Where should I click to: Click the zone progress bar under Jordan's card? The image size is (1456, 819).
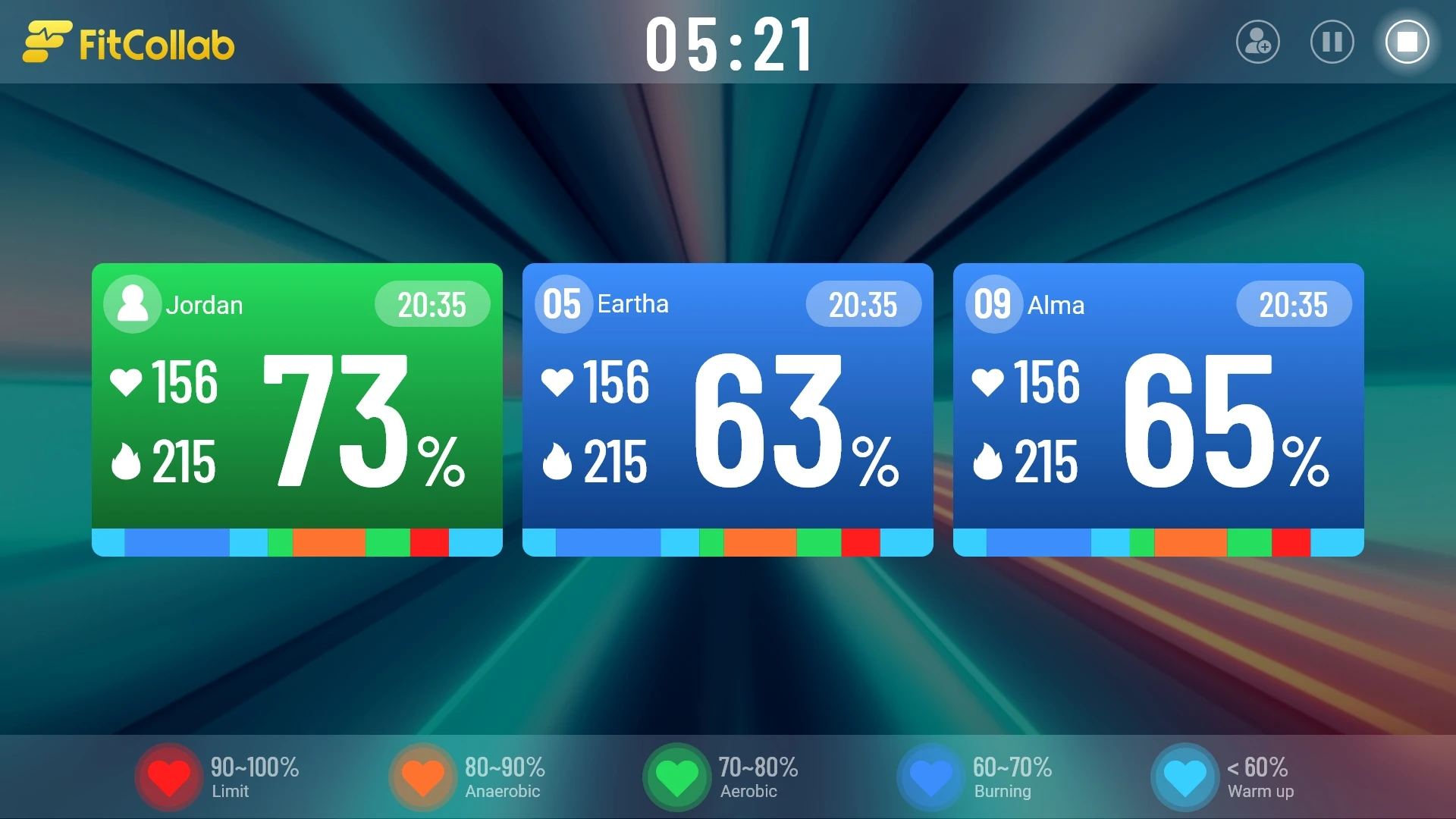click(297, 541)
